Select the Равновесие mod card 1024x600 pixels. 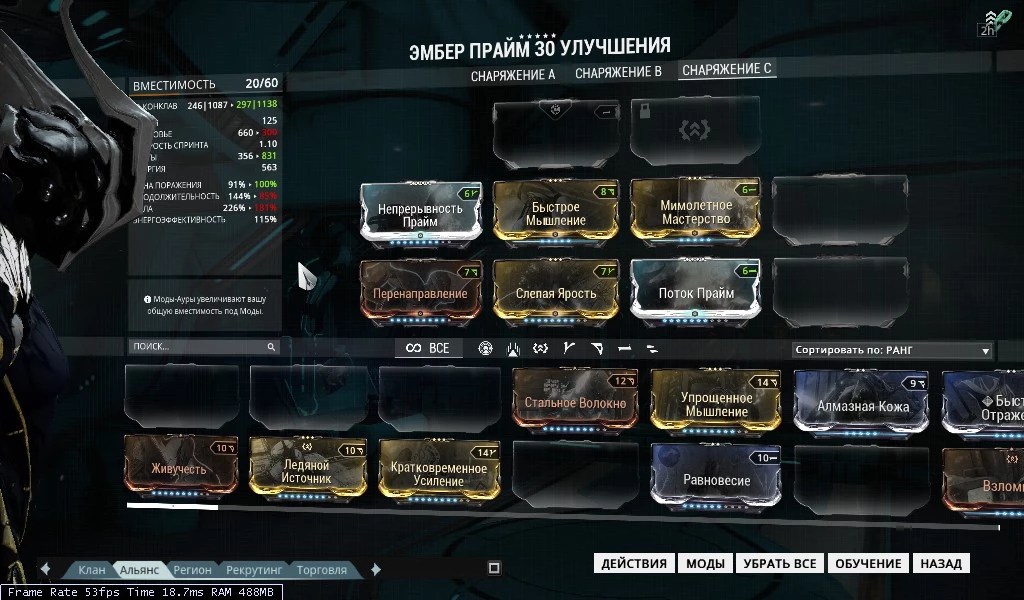(x=716, y=478)
